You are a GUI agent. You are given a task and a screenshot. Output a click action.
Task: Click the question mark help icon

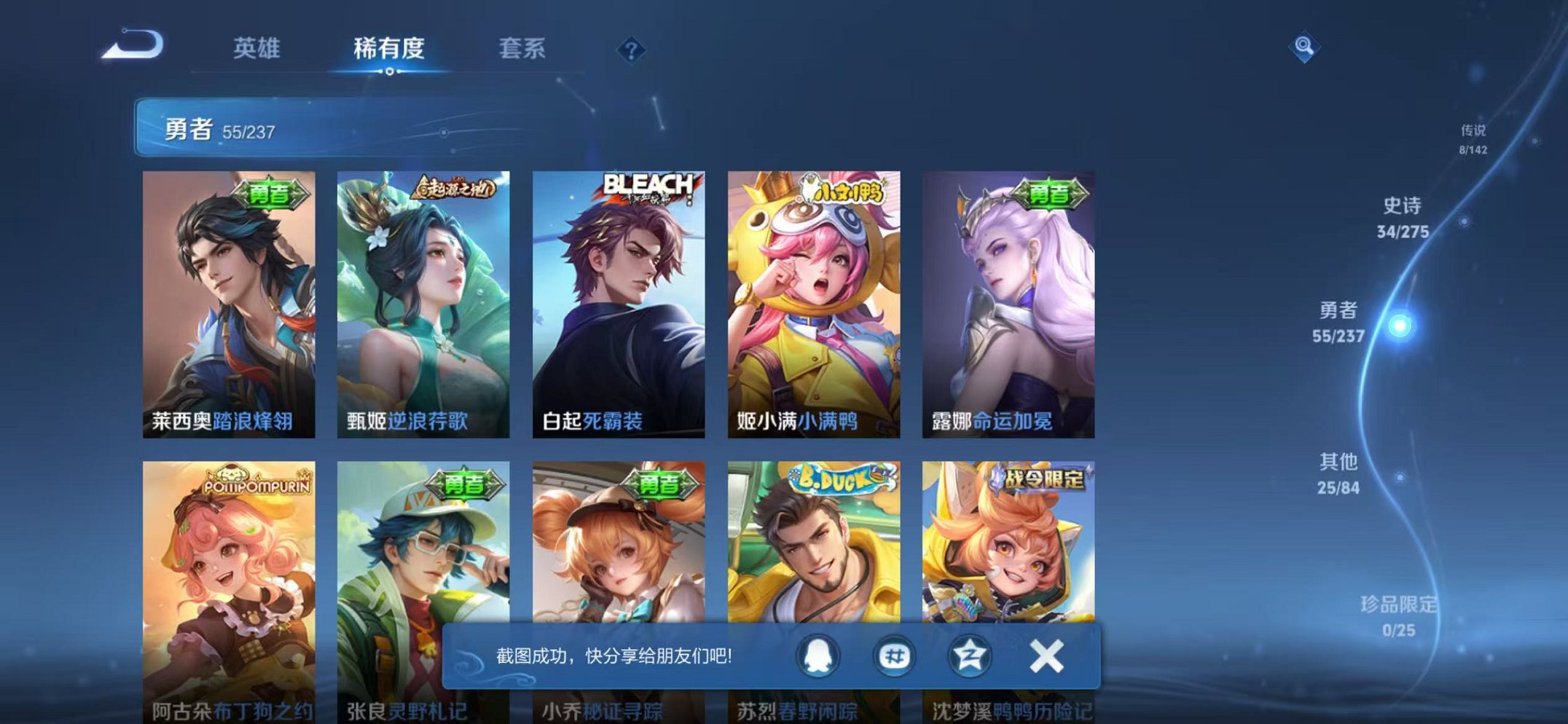click(x=632, y=49)
